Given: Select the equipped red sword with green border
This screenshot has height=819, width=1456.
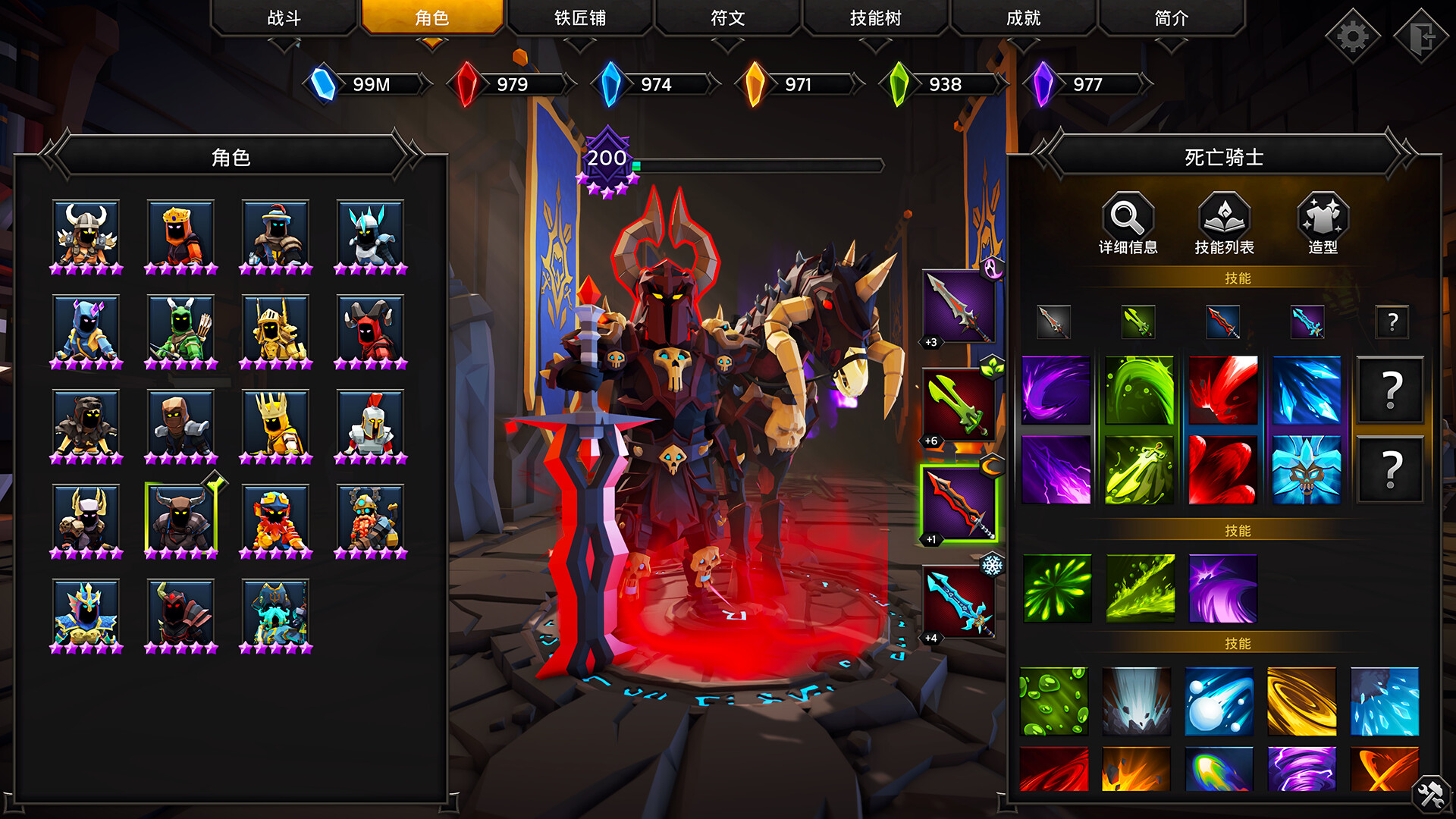Looking at the screenshot, I should (x=959, y=502).
